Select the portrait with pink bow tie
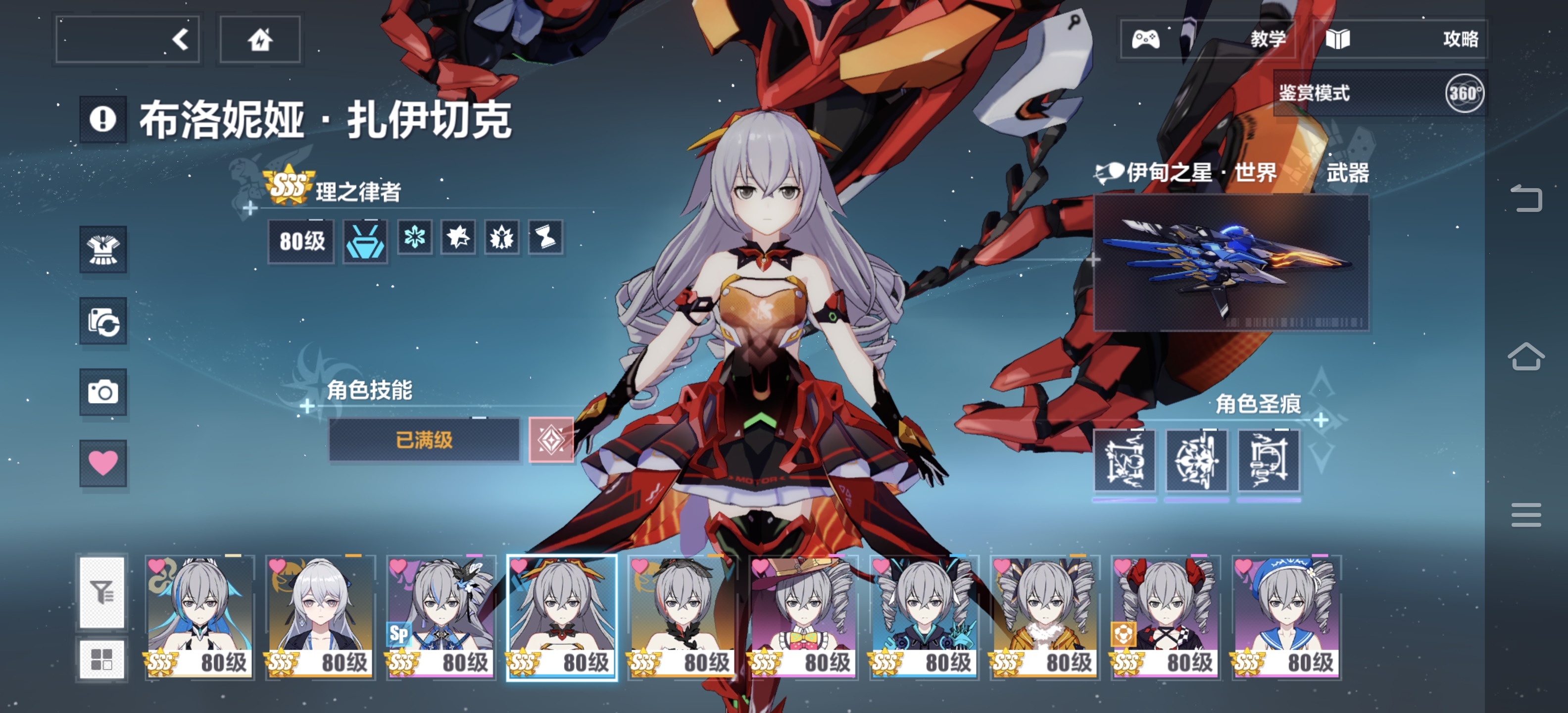 (x=803, y=617)
